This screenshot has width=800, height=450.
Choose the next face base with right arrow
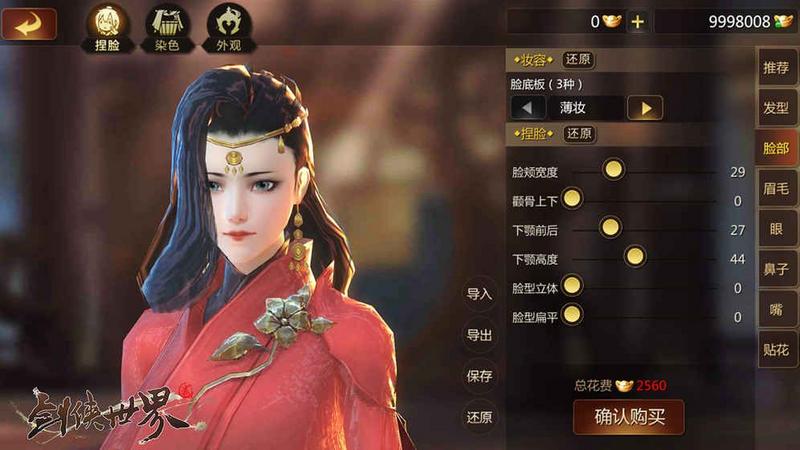[645, 108]
